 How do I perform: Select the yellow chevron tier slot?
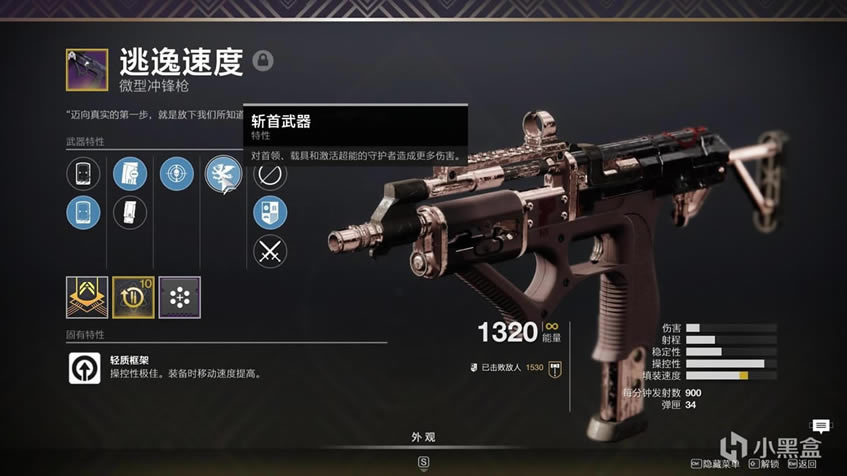tap(87, 297)
